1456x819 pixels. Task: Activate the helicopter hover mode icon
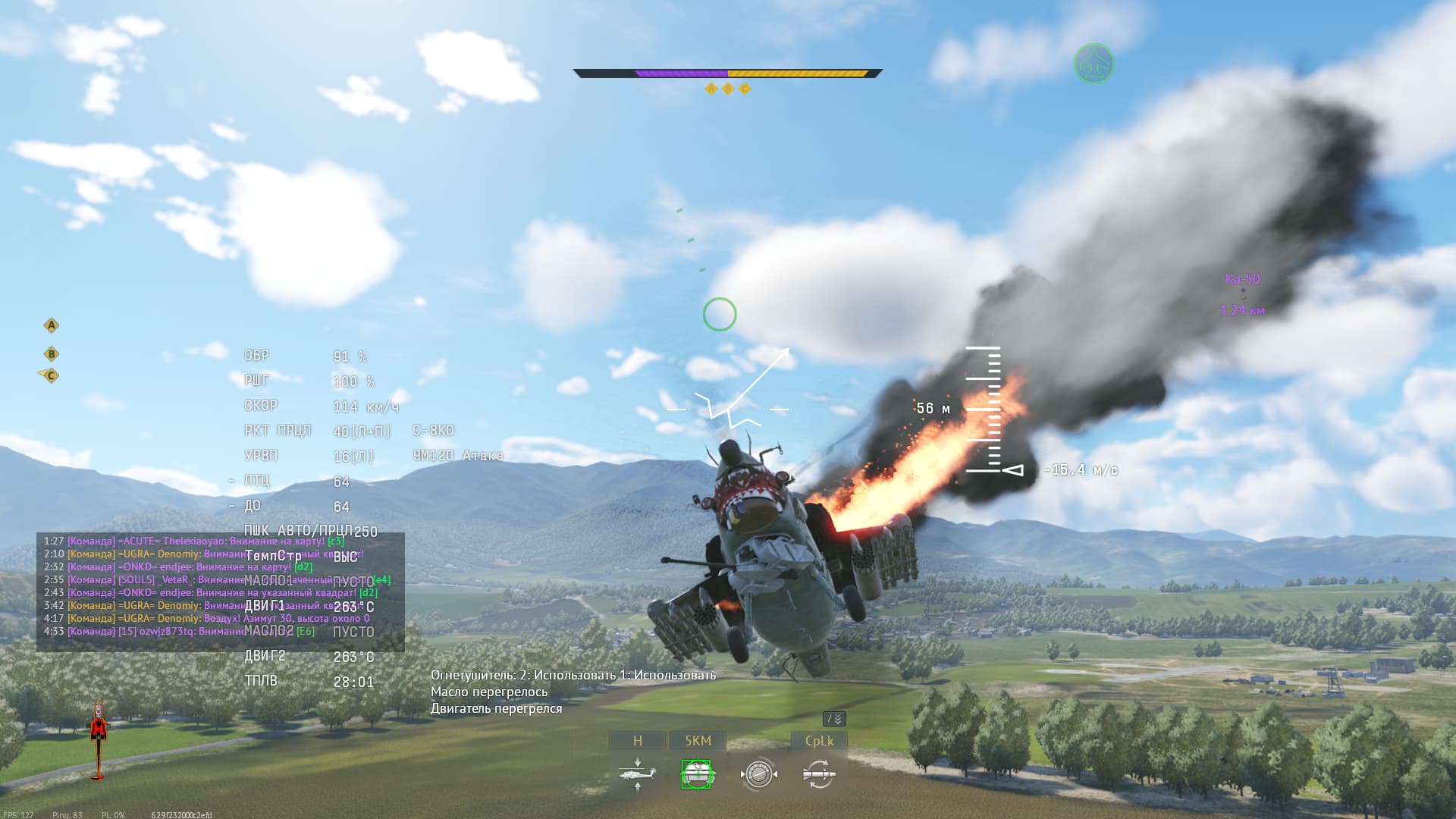click(x=637, y=774)
